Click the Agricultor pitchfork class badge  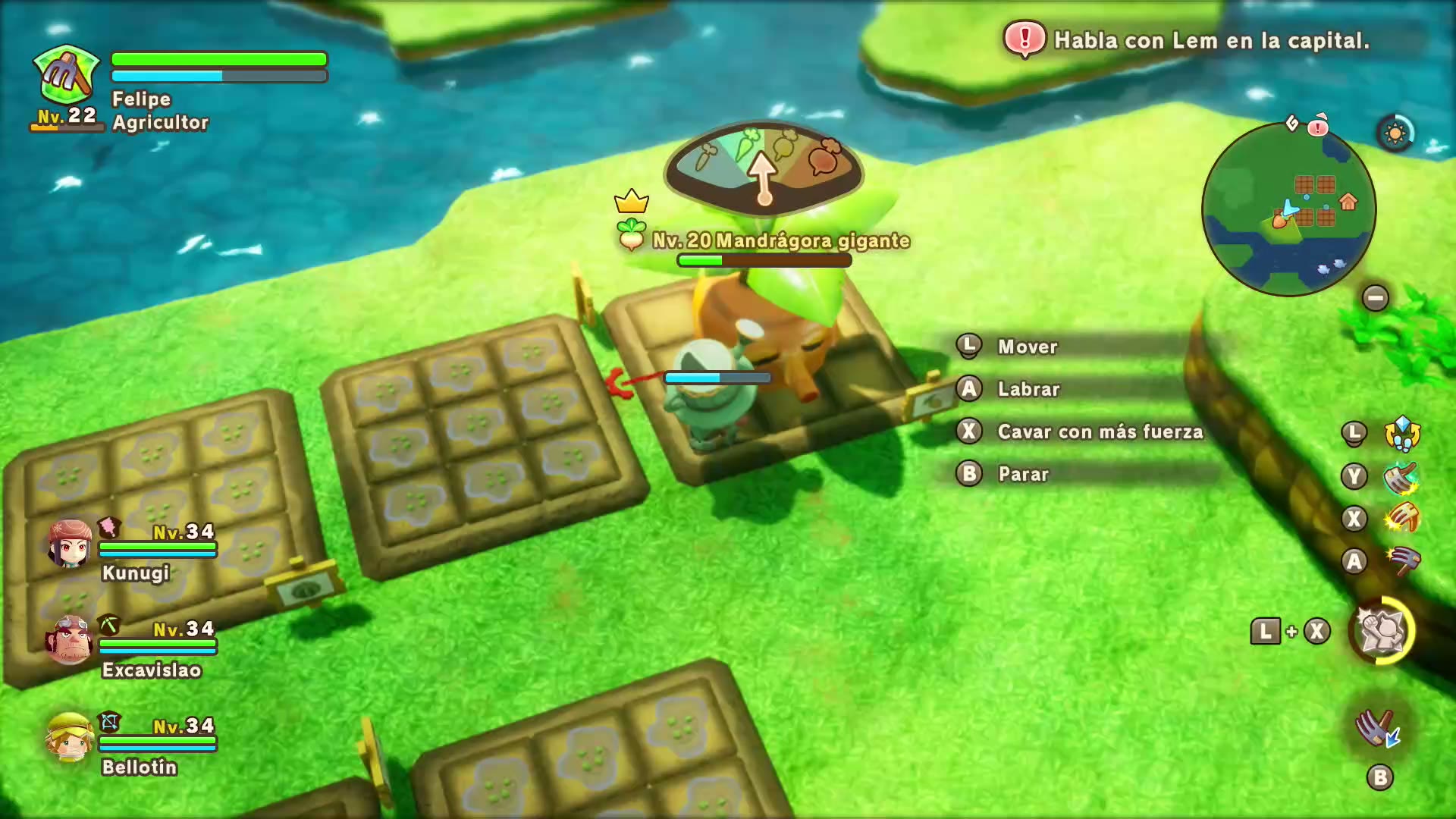pos(67,76)
